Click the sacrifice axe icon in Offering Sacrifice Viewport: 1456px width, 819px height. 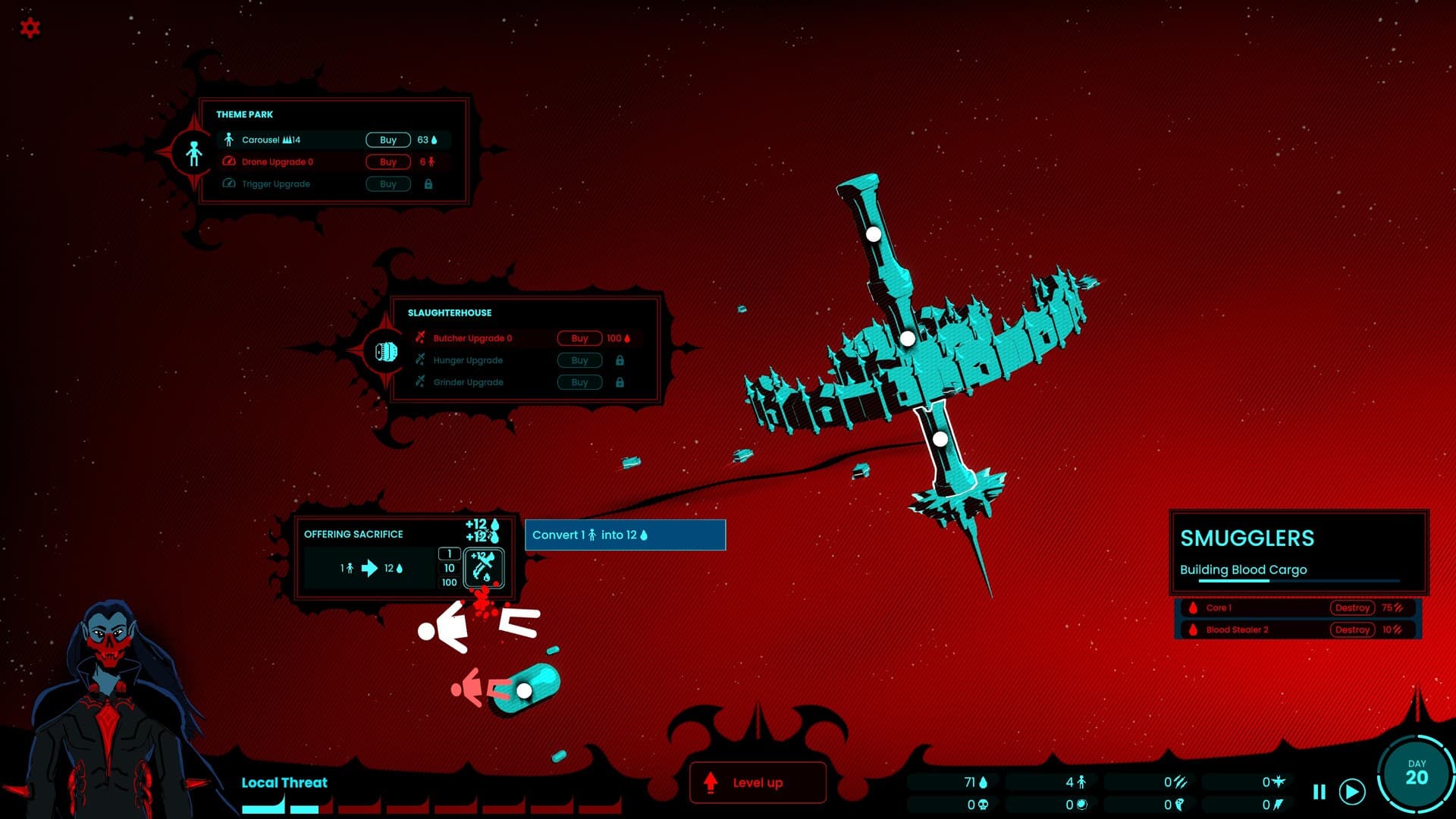(x=483, y=569)
